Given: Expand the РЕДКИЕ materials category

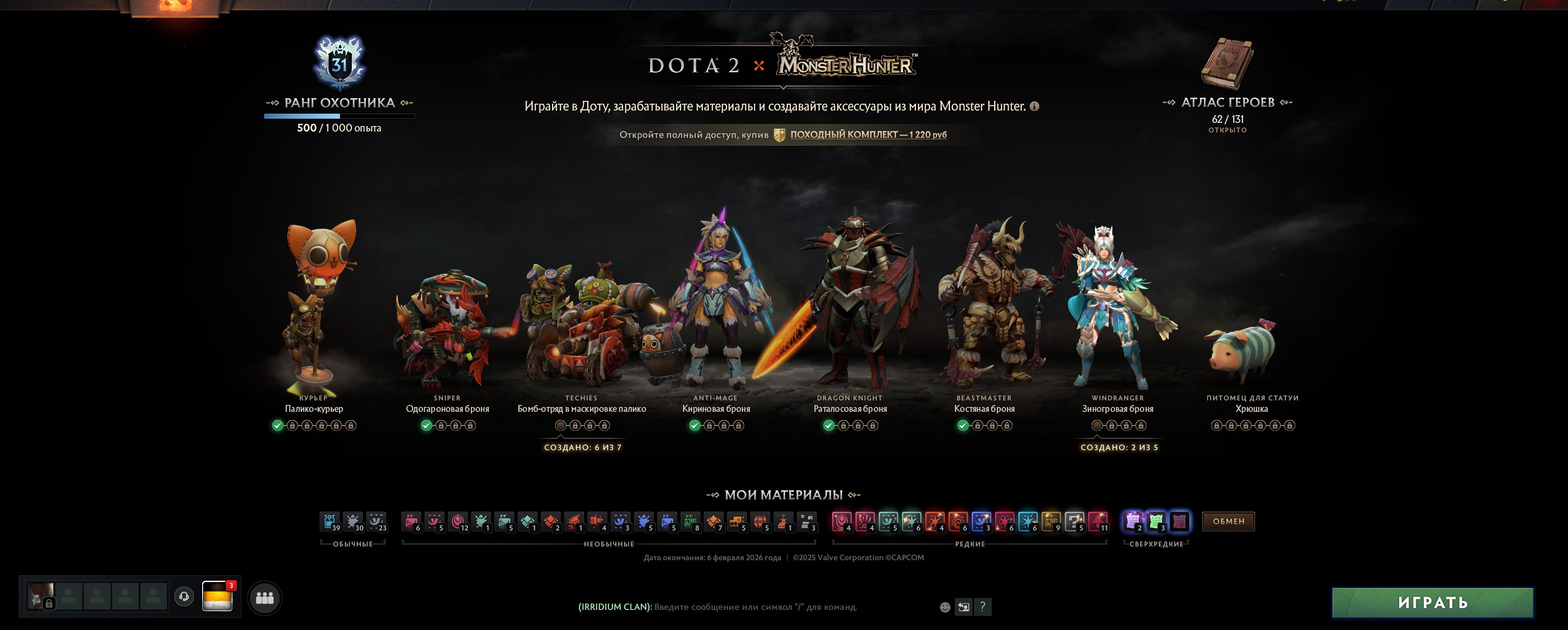Looking at the screenshot, I should click(971, 544).
